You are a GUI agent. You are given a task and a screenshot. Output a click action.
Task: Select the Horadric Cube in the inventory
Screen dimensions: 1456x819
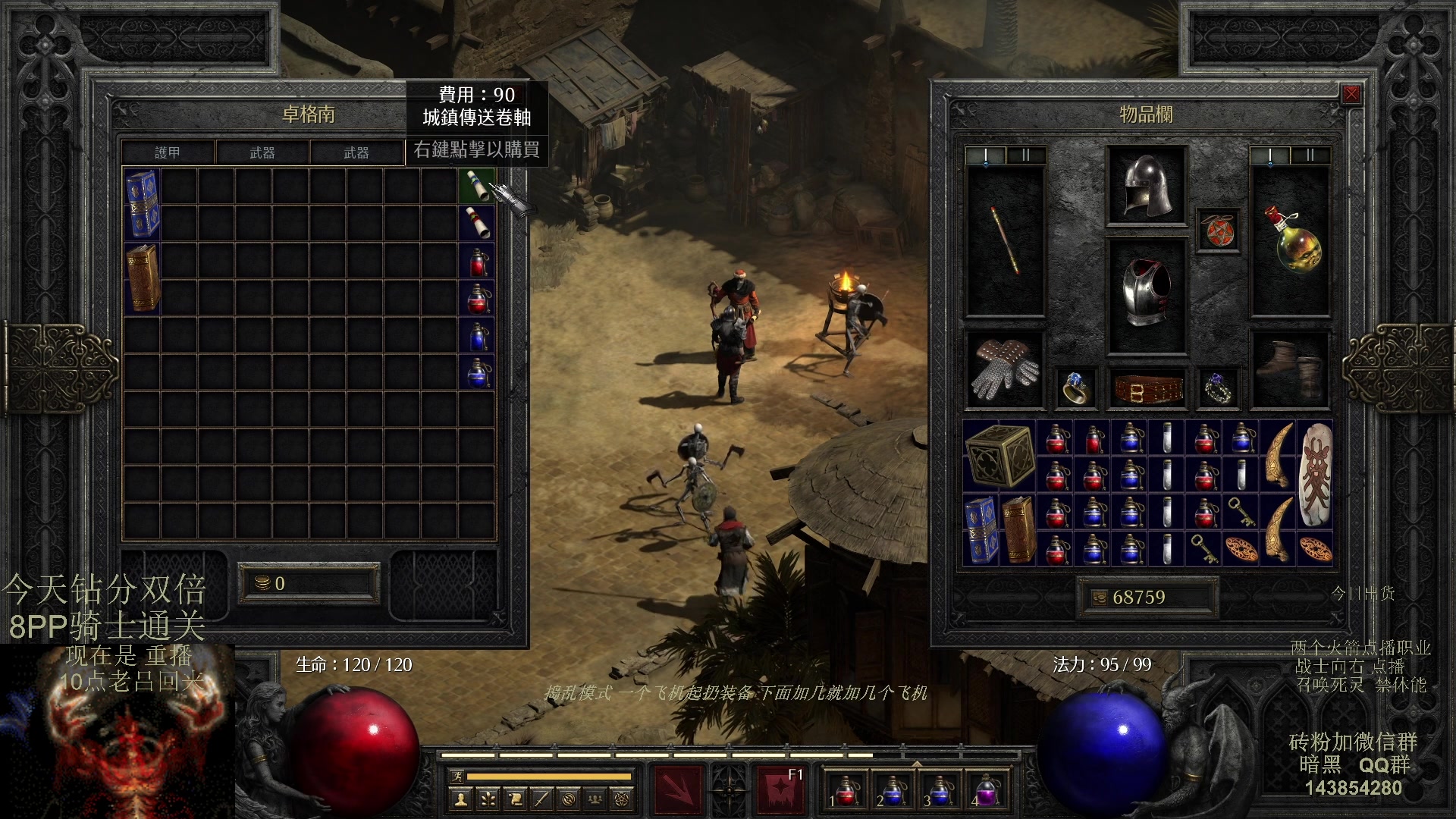click(x=999, y=456)
